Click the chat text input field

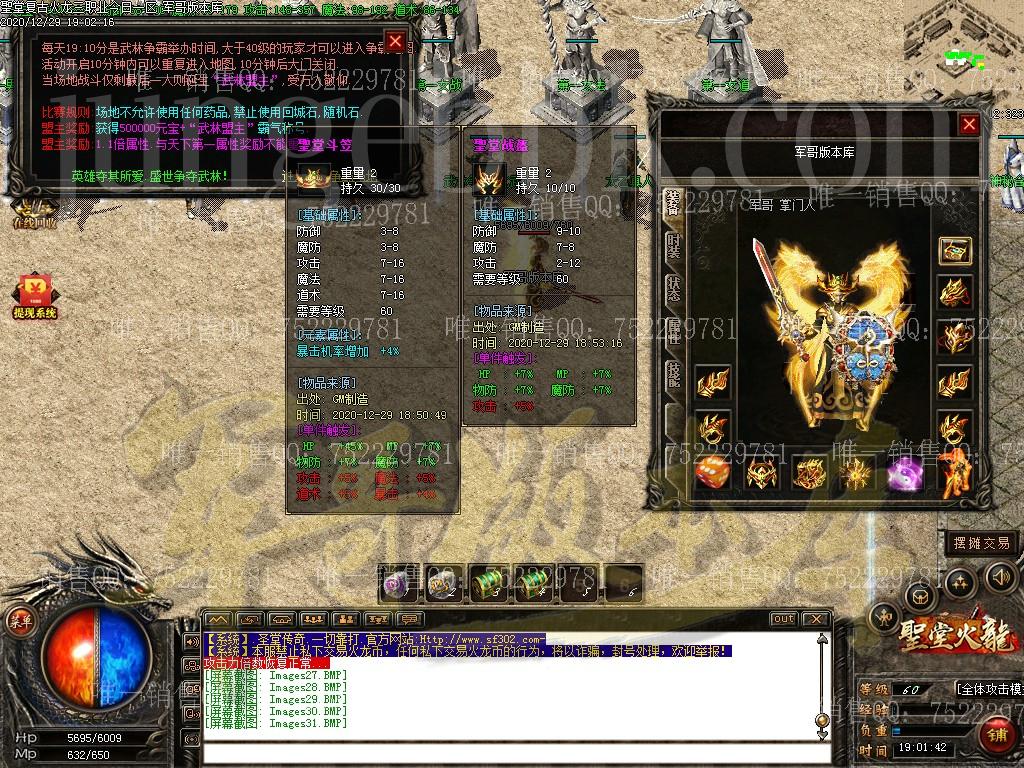click(x=515, y=754)
